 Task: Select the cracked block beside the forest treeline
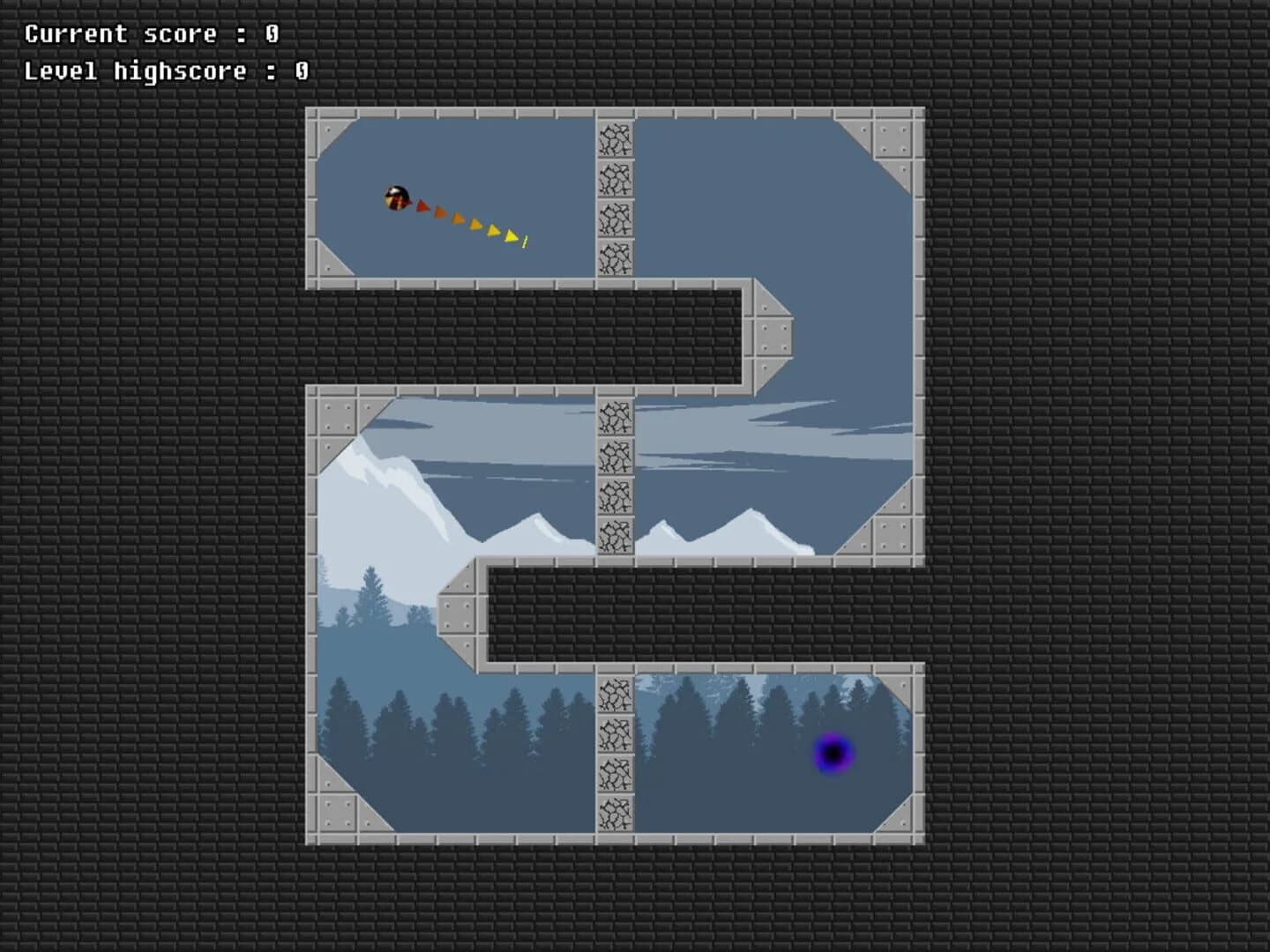click(615, 696)
